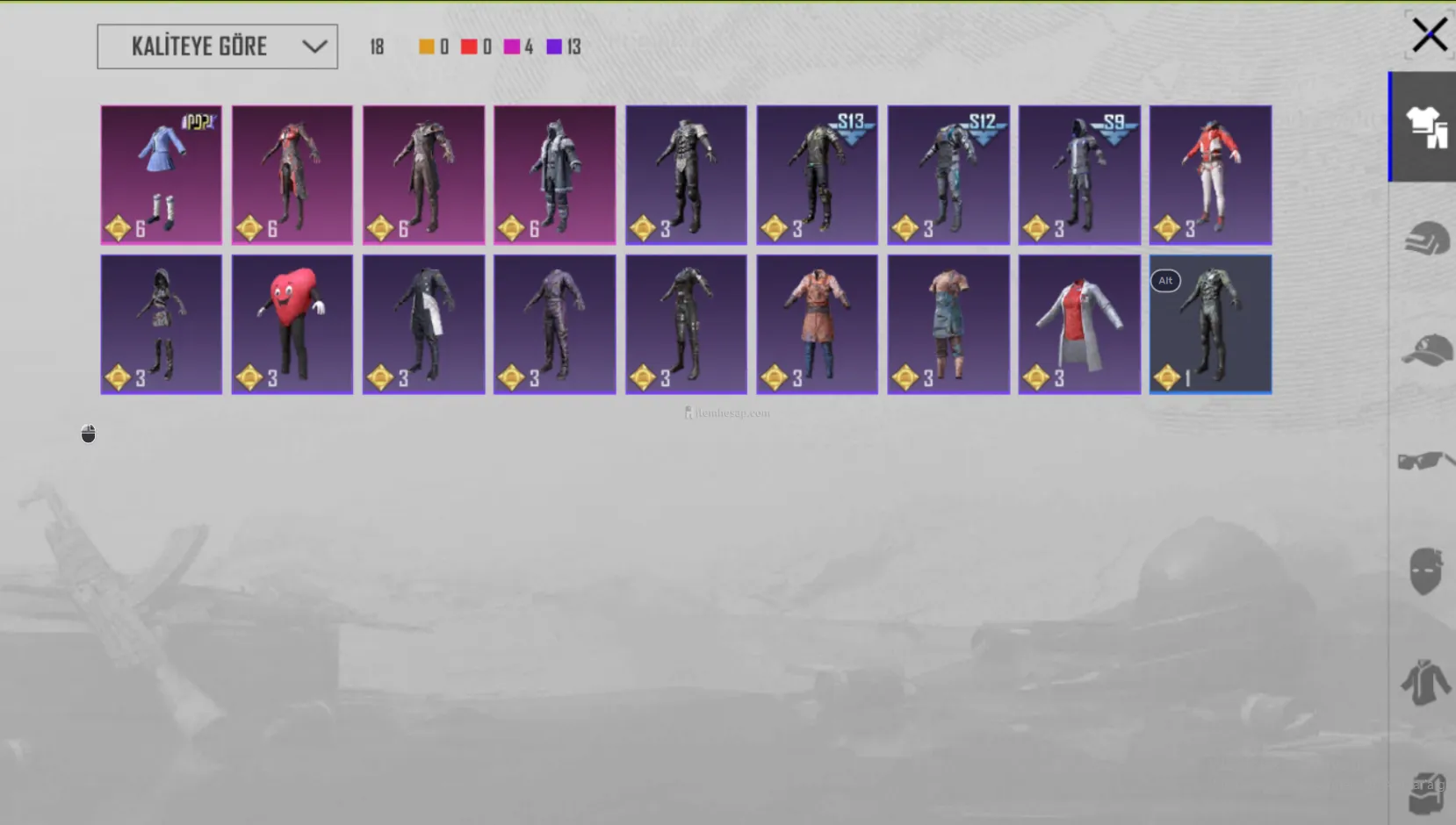Select the outfit with white apron
Viewport: 1456px width, 825px height.
click(x=423, y=324)
